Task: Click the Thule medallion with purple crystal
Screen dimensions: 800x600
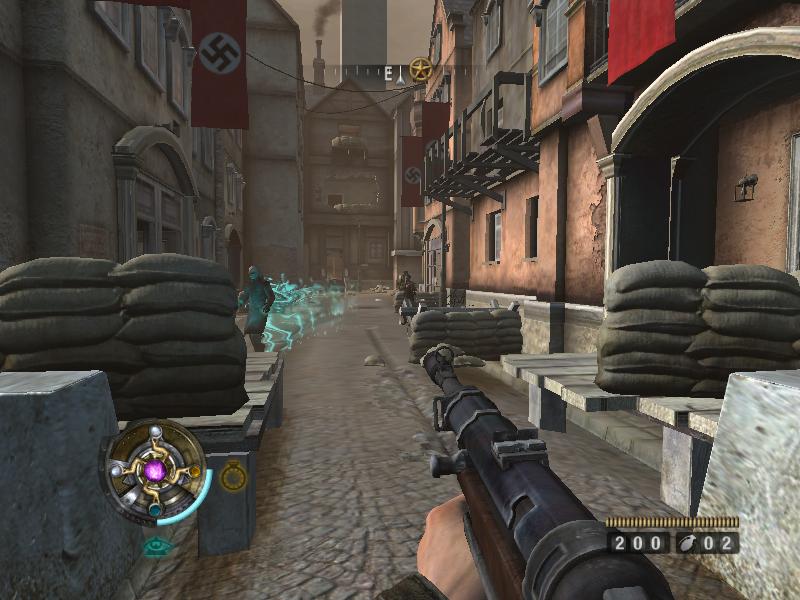Action: click(x=155, y=469)
